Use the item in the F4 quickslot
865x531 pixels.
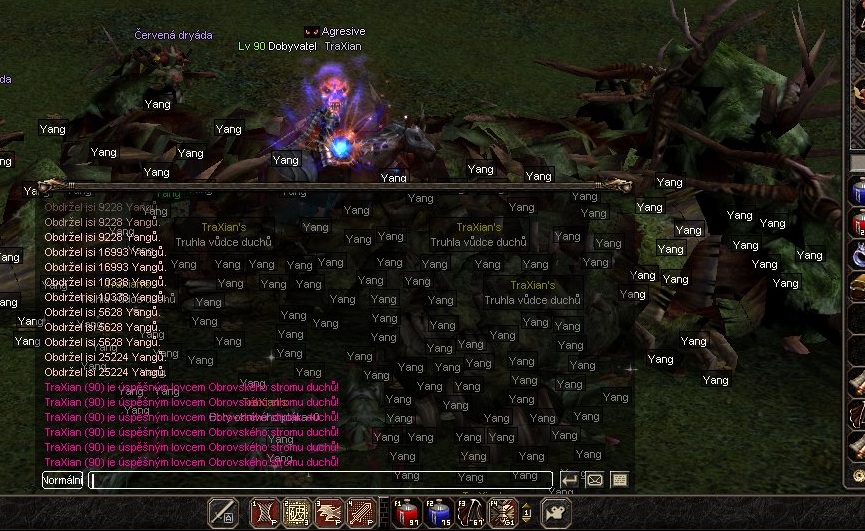coord(503,513)
